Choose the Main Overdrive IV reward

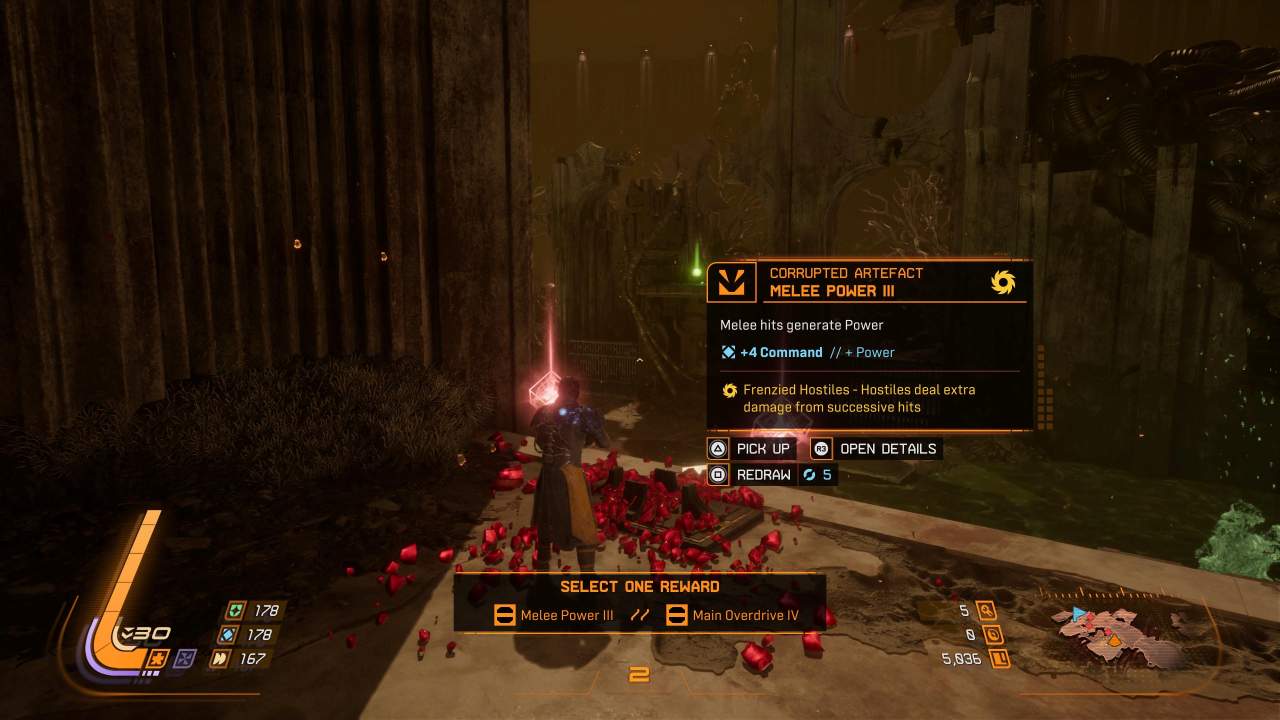tap(734, 615)
